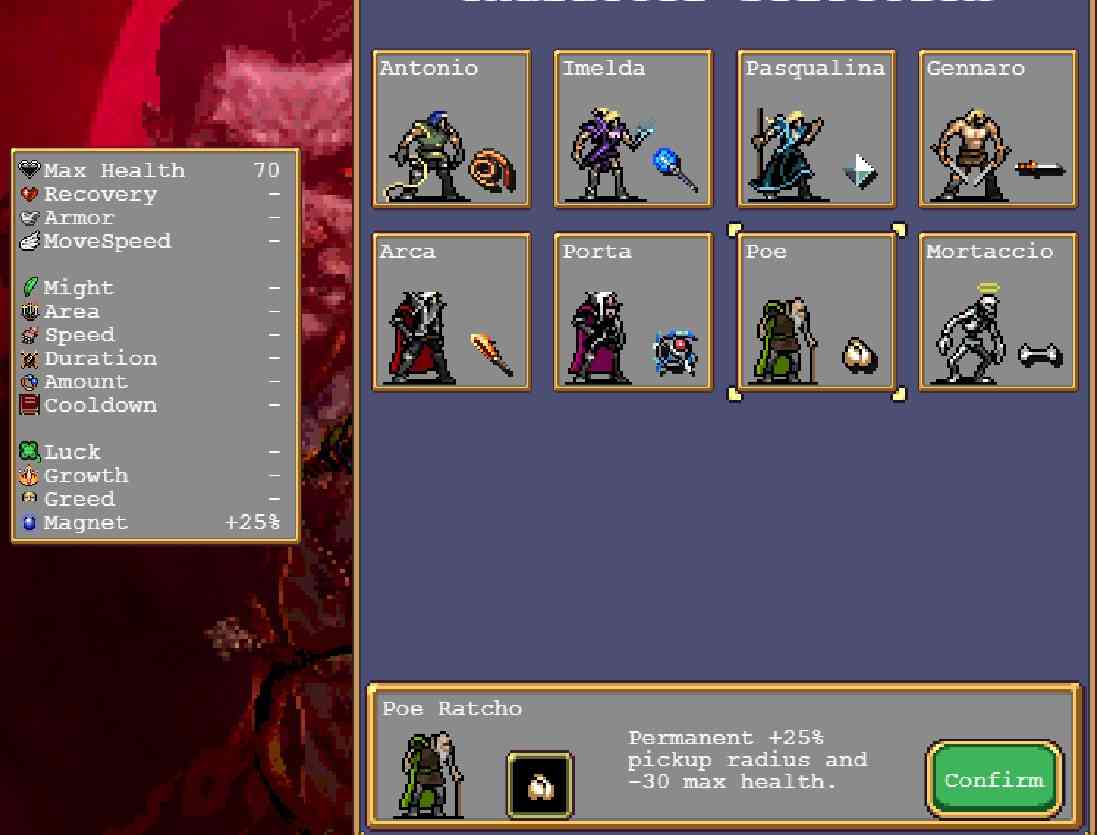Pick the Pasqualina character card
The width and height of the screenshot is (1097, 835).
click(x=816, y=129)
